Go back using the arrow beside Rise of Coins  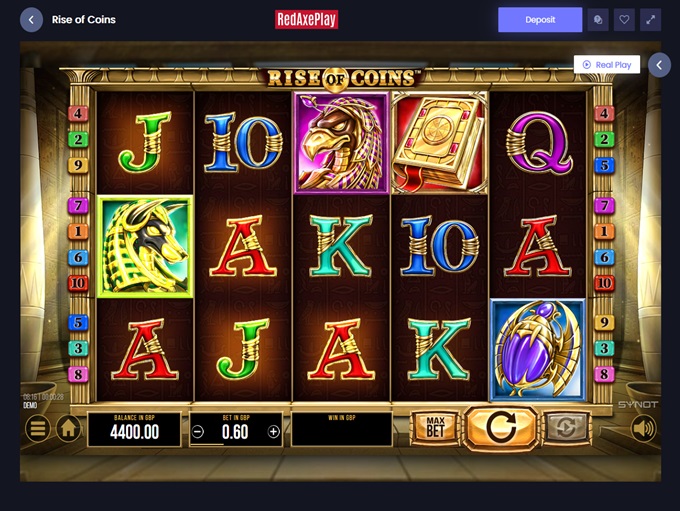pyautogui.click(x=31, y=19)
